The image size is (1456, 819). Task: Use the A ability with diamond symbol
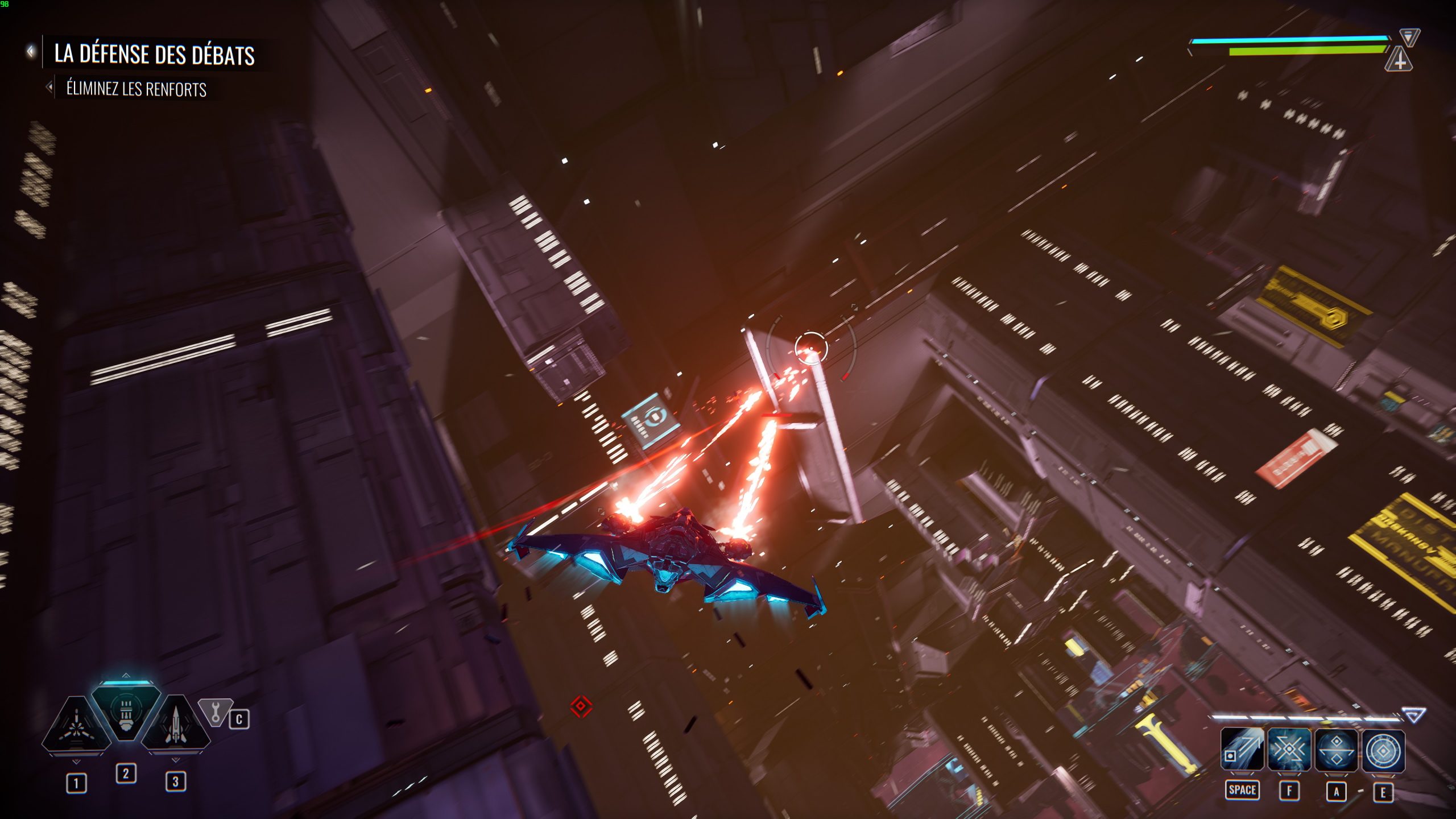tap(1337, 748)
